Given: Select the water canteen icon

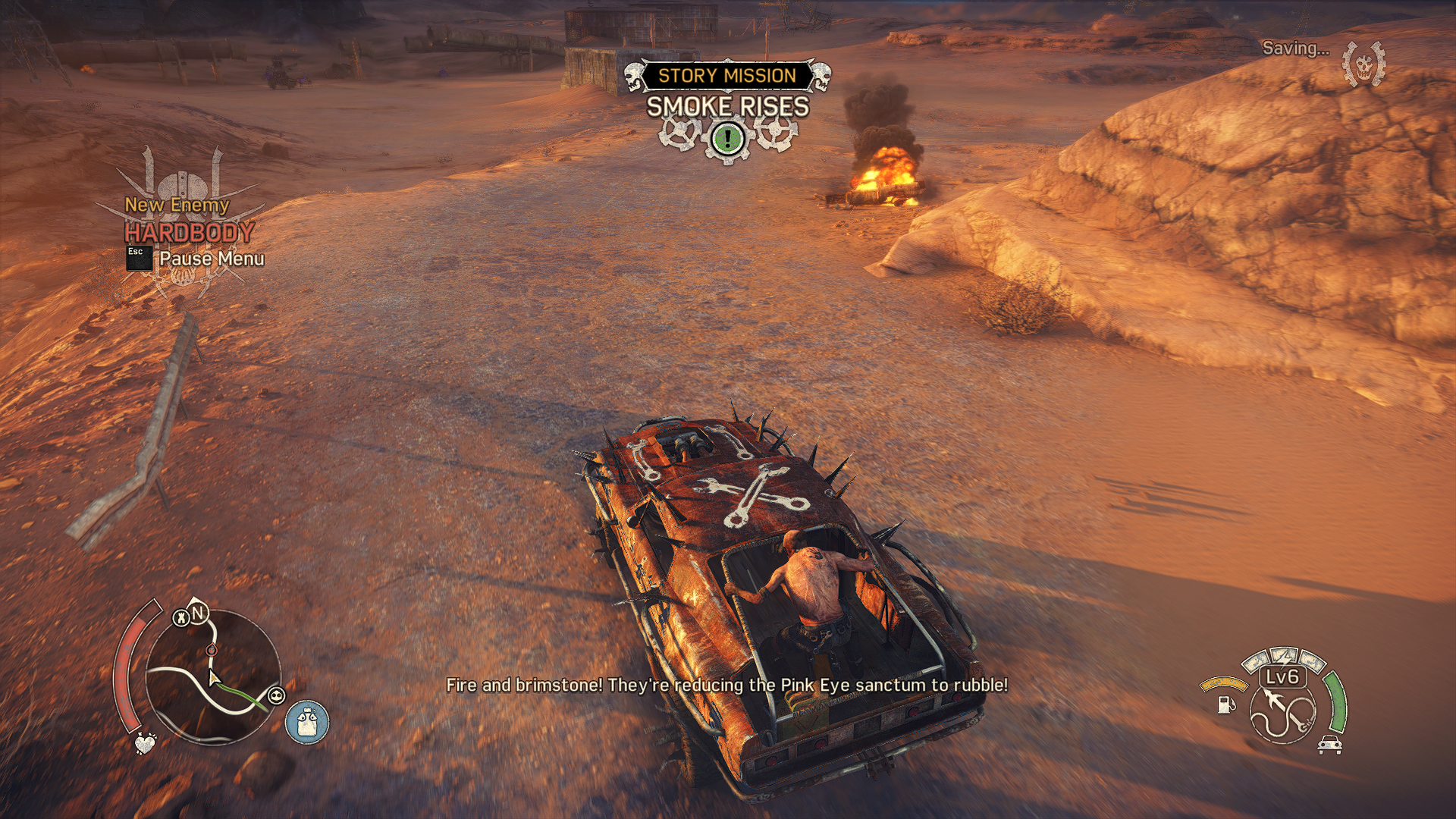Looking at the screenshot, I should [307, 721].
